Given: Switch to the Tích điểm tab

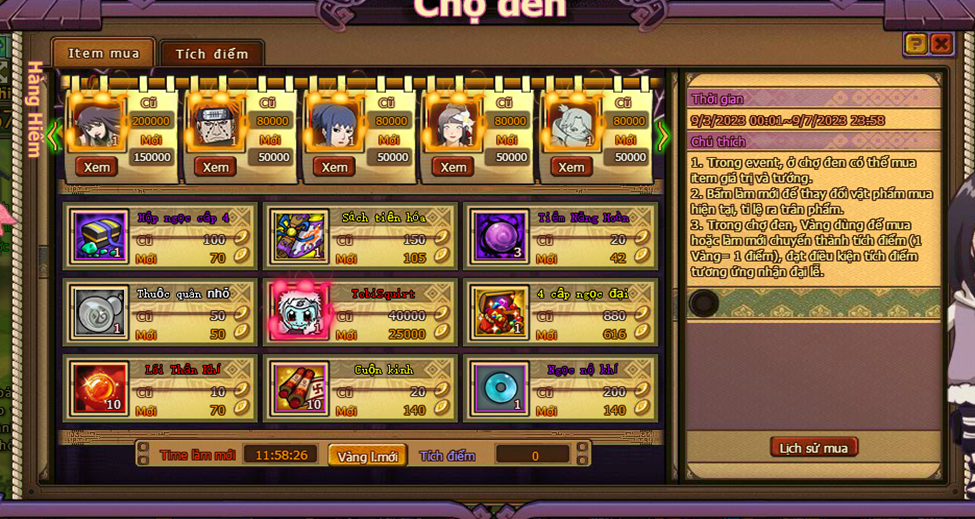Looking at the screenshot, I should pyautogui.click(x=212, y=54).
